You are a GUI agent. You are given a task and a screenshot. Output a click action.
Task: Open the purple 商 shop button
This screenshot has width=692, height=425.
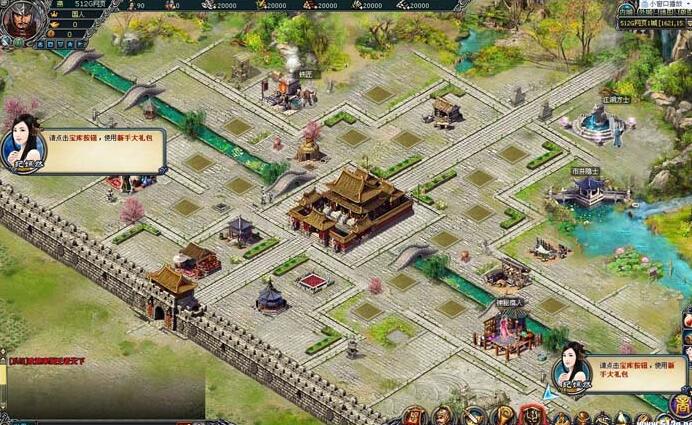pyautogui.click(x=679, y=405)
